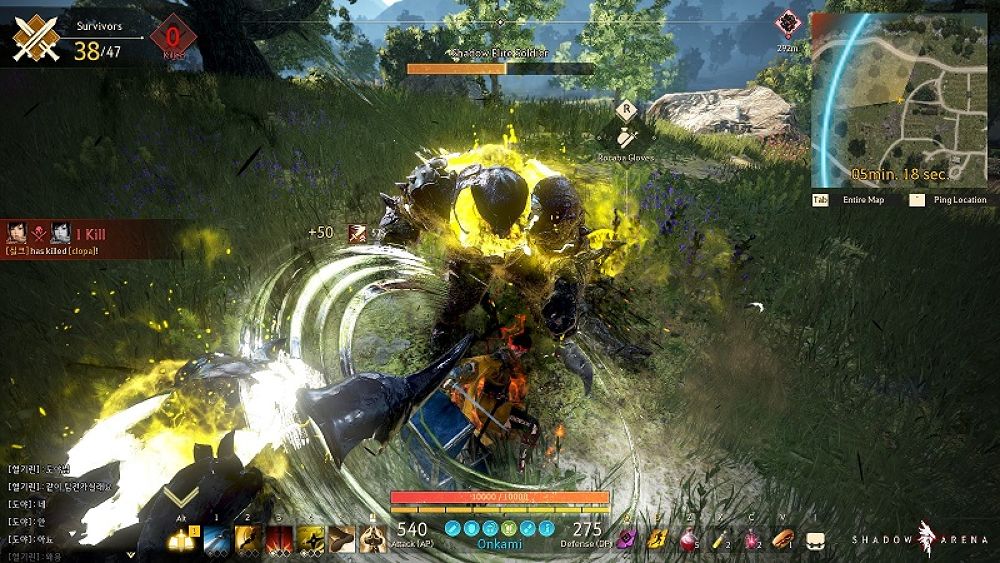The height and width of the screenshot is (563, 1000).
Task: Open the minimap in the corner
Action: pos(898,100)
